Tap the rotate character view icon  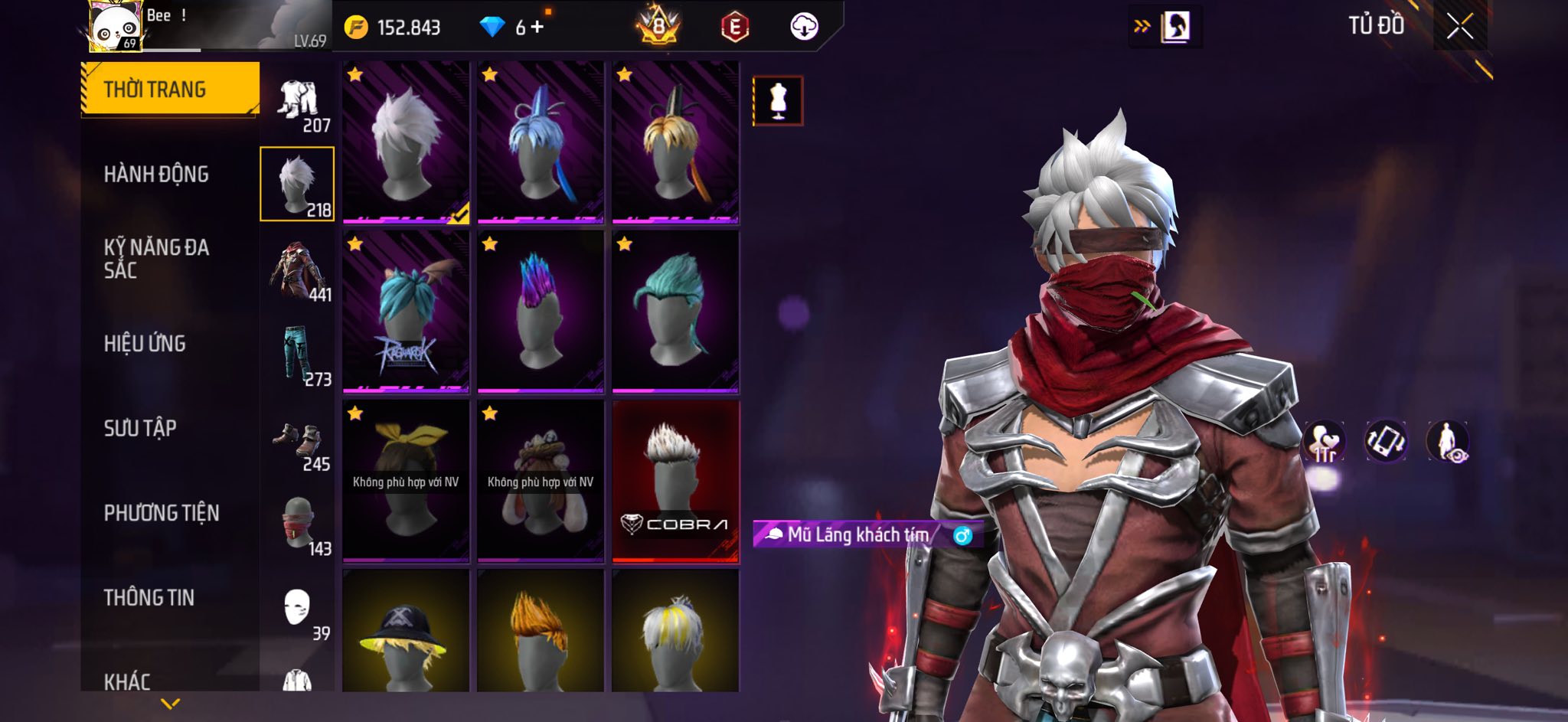(x=1386, y=442)
